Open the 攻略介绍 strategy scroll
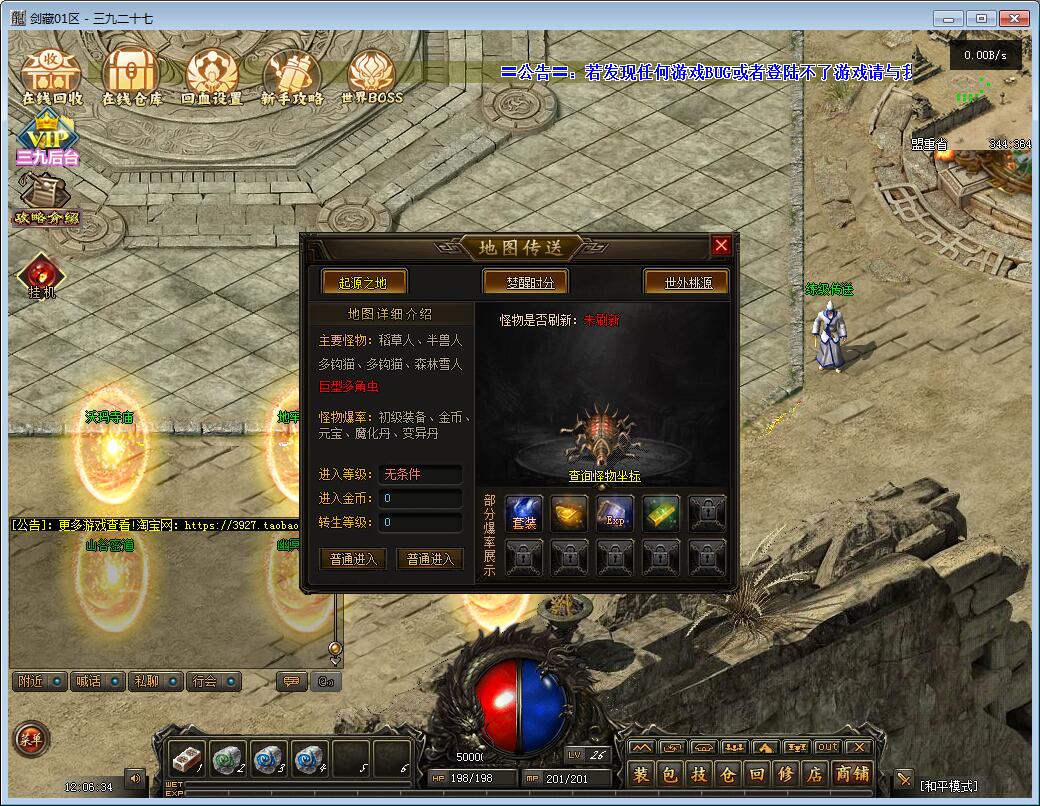Viewport: 1040px width, 806px height. [45, 200]
